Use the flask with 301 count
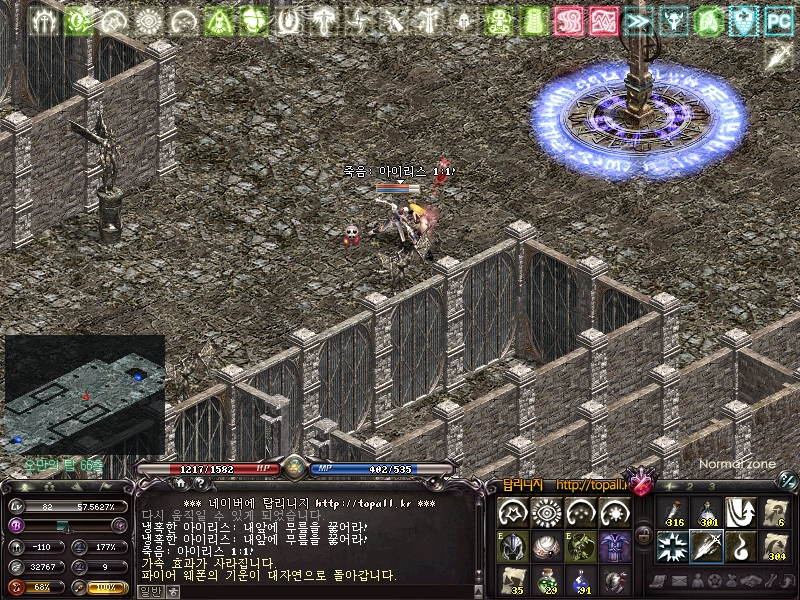 pos(707,512)
